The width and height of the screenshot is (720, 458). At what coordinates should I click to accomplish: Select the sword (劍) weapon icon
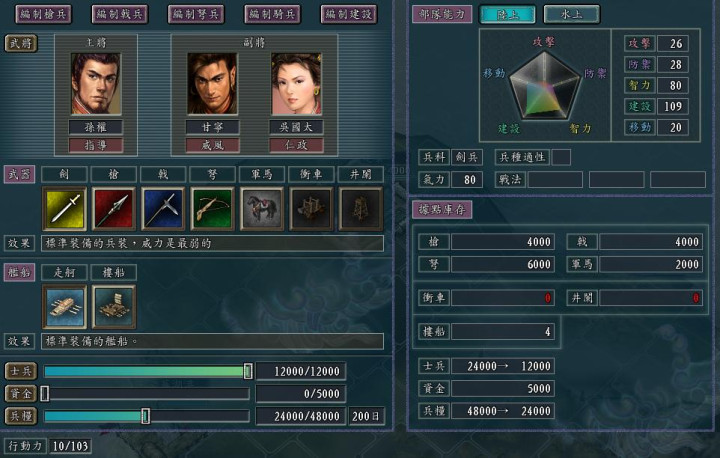[65, 209]
